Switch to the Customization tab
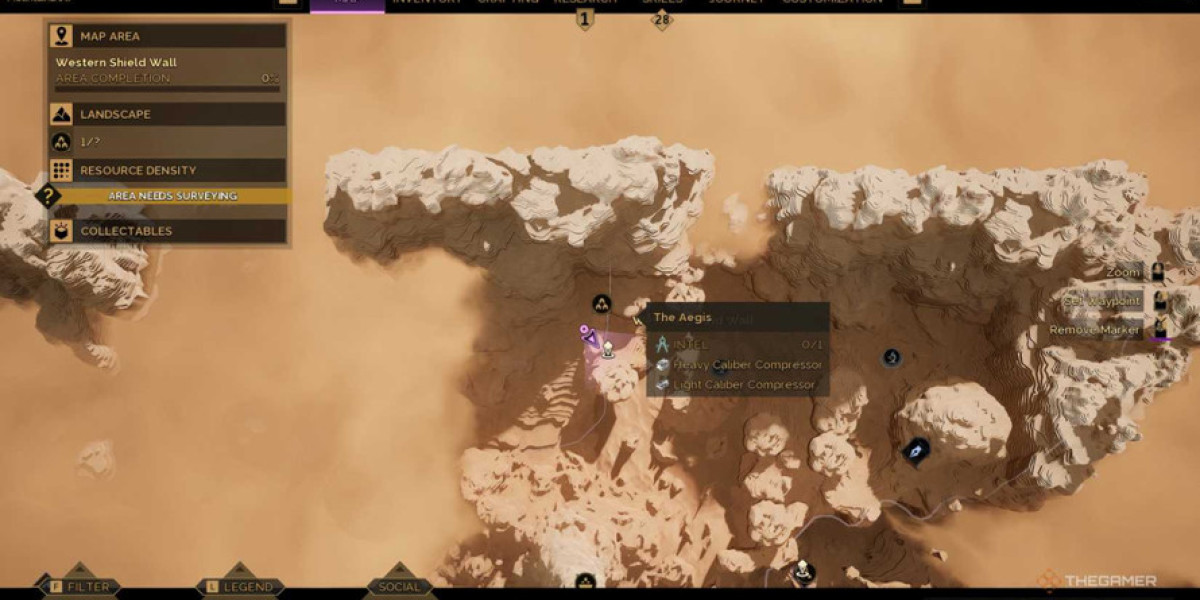This screenshot has width=1200, height=600. click(832, 3)
